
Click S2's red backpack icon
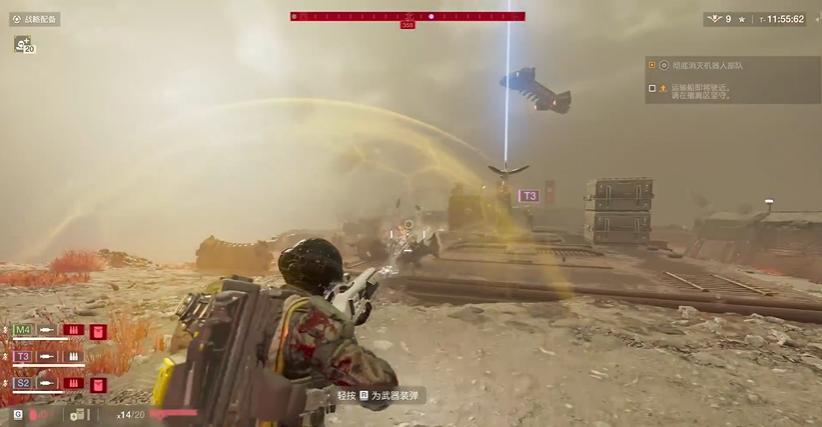(x=98, y=384)
